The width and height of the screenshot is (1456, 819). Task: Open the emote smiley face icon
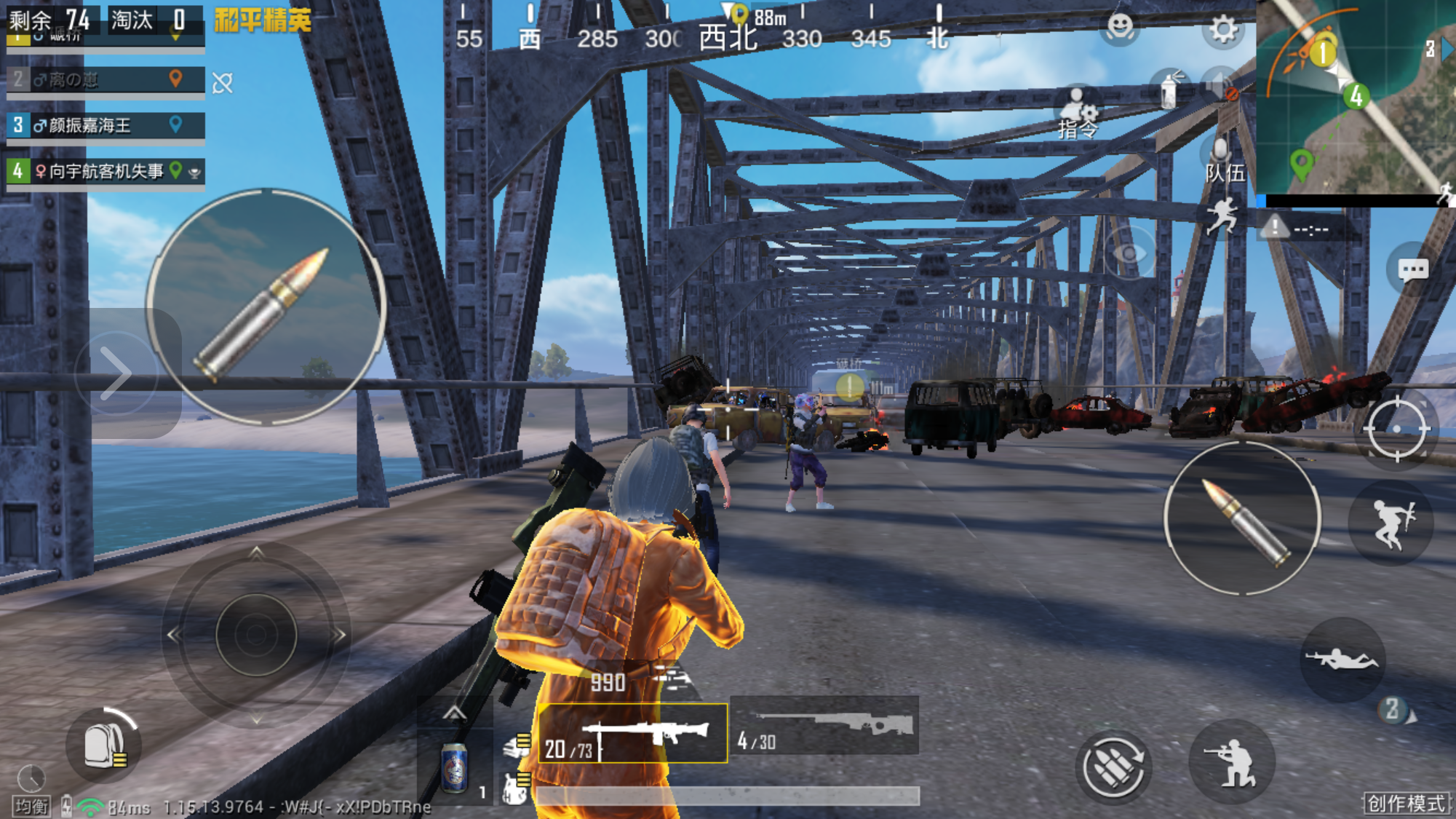(x=1120, y=28)
